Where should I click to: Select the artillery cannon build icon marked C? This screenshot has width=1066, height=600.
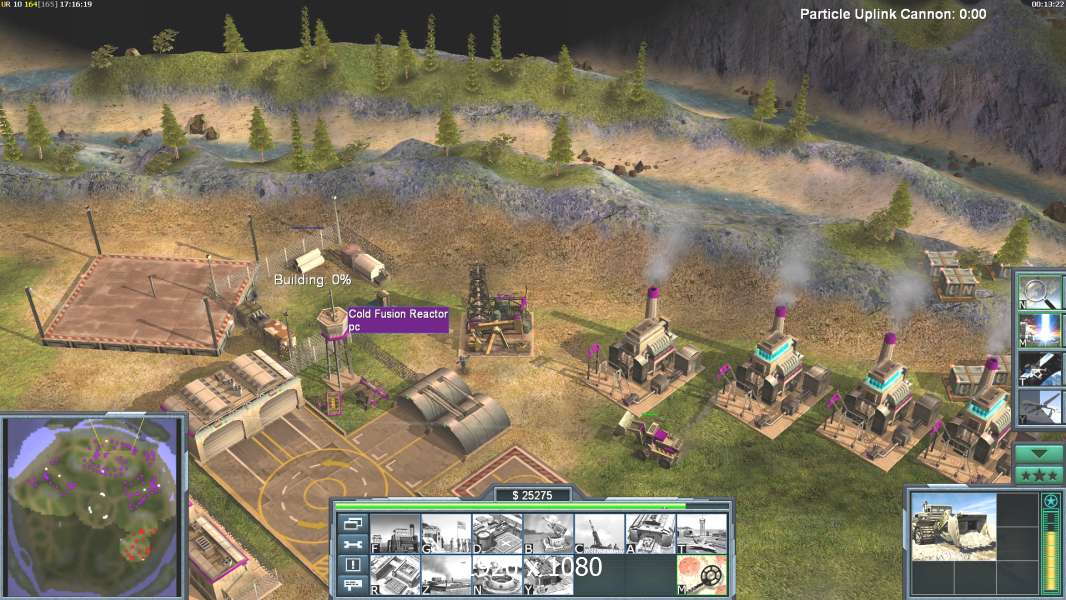click(x=599, y=533)
